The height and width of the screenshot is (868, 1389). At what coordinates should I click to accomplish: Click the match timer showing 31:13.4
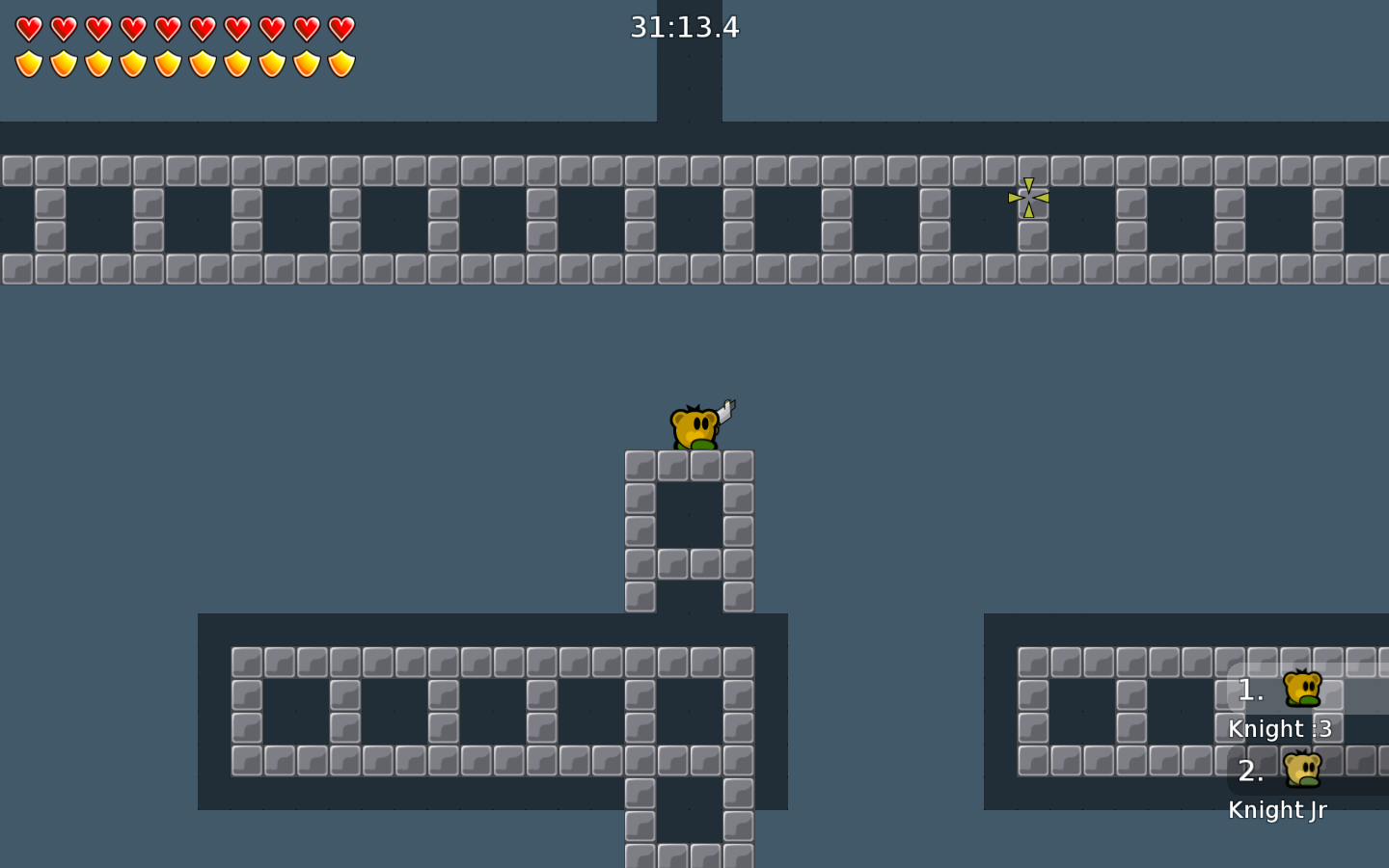(683, 27)
